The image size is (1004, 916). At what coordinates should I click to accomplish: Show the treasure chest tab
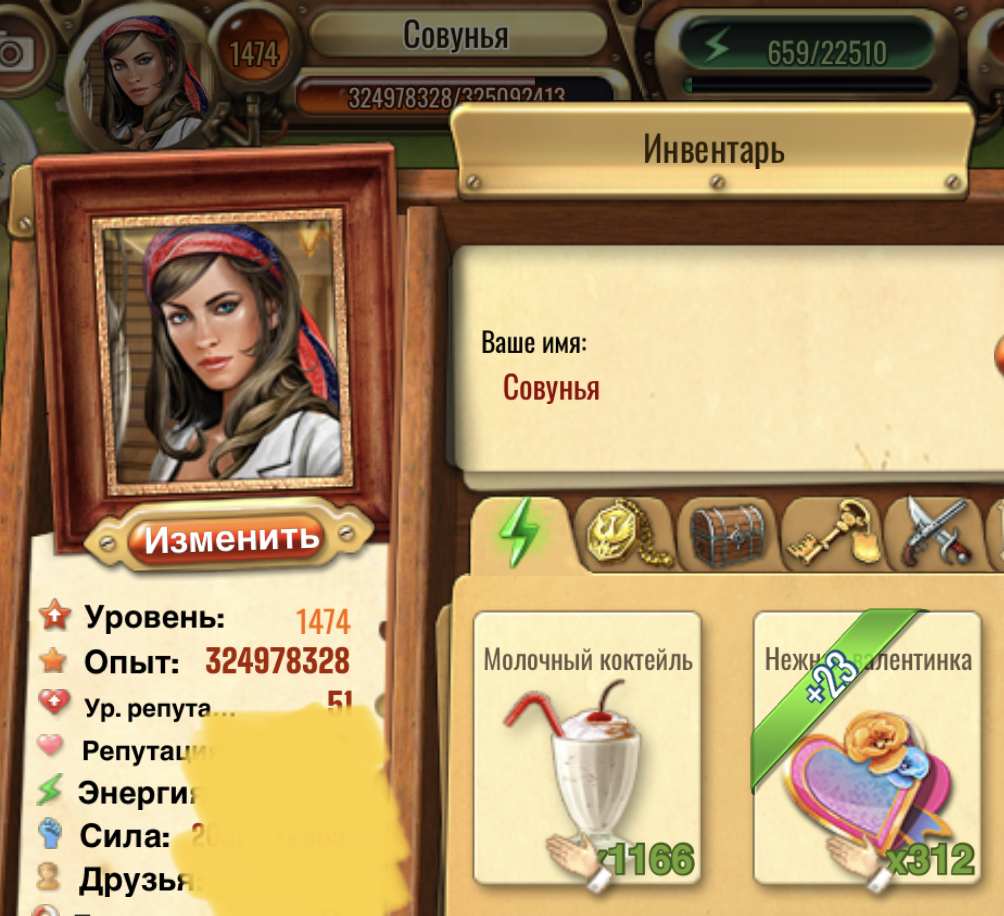coord(730,531)
